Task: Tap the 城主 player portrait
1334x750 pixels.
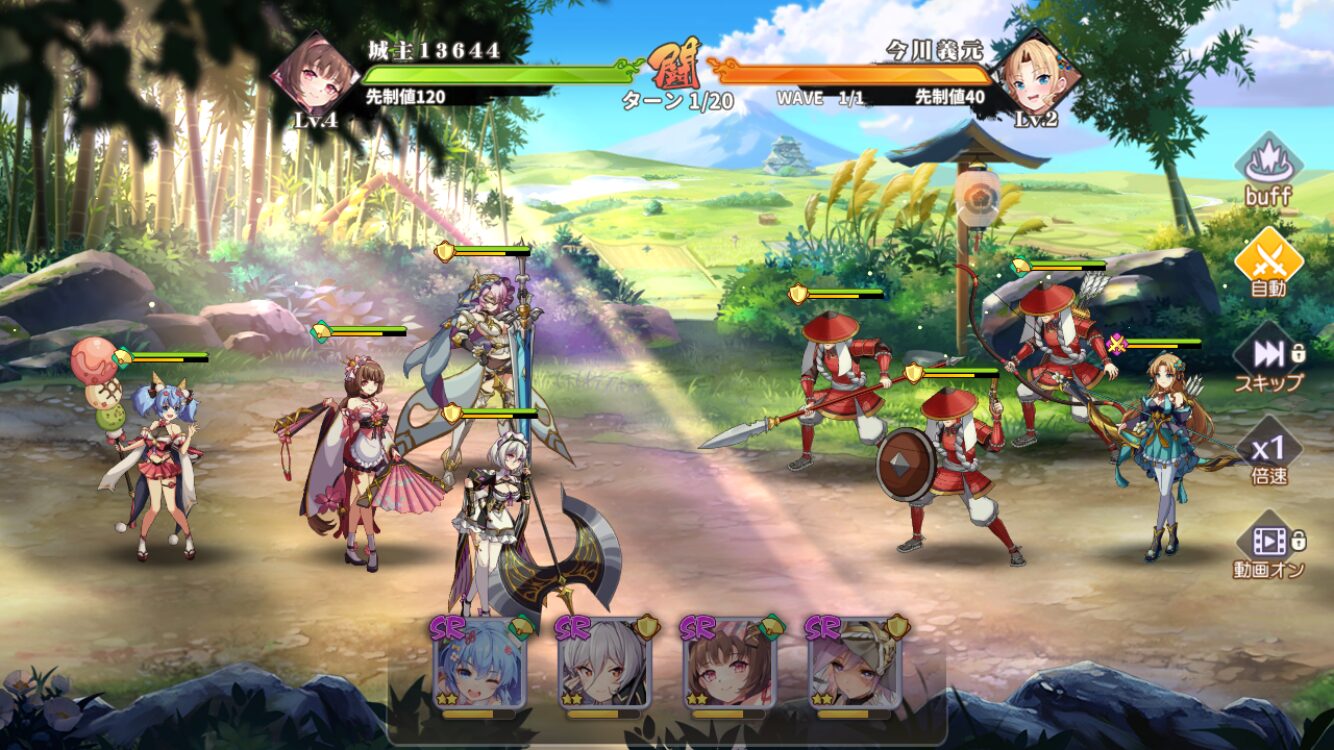Action: click(x=316, y=77)
